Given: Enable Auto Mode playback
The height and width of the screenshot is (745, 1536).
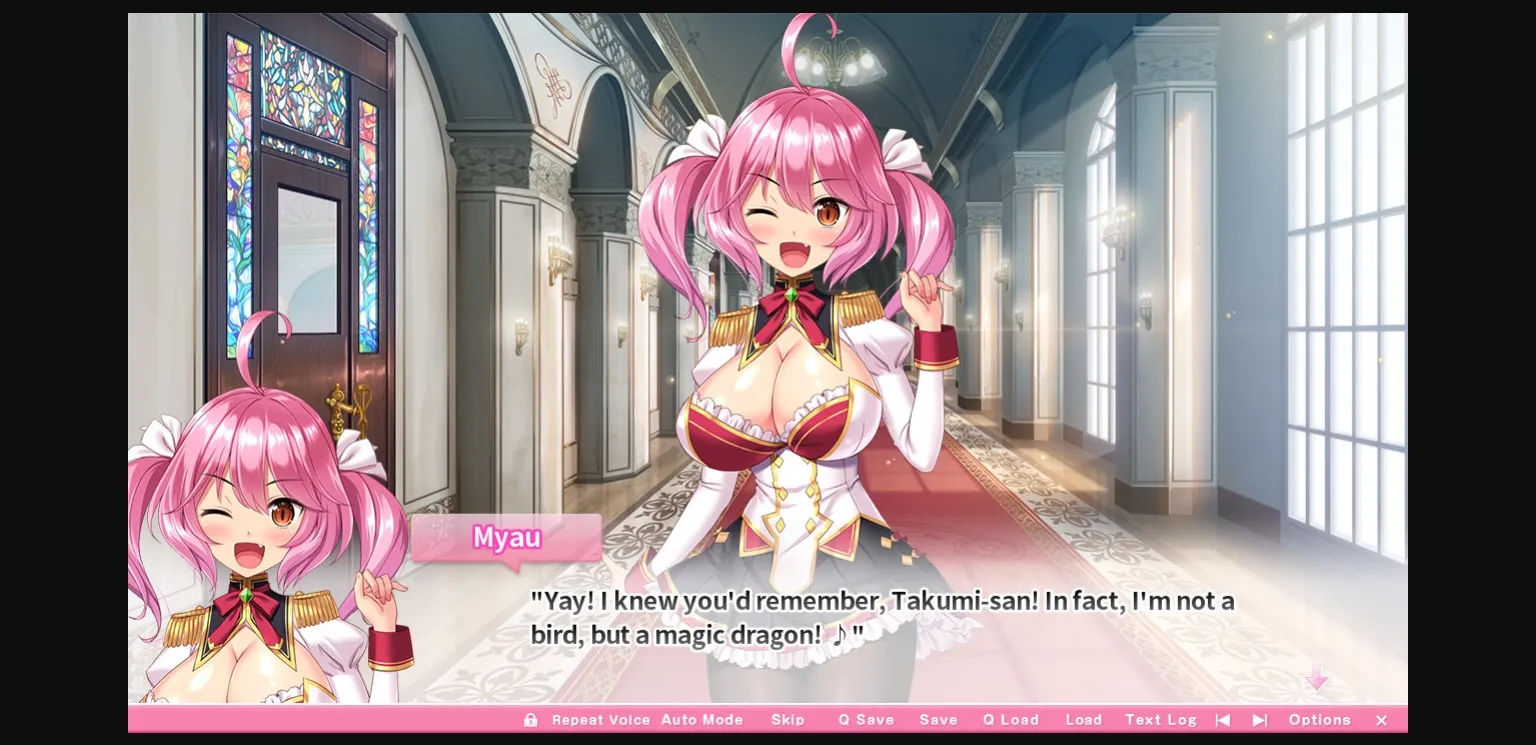Looking at the screenshot, I should coord(703,720).
